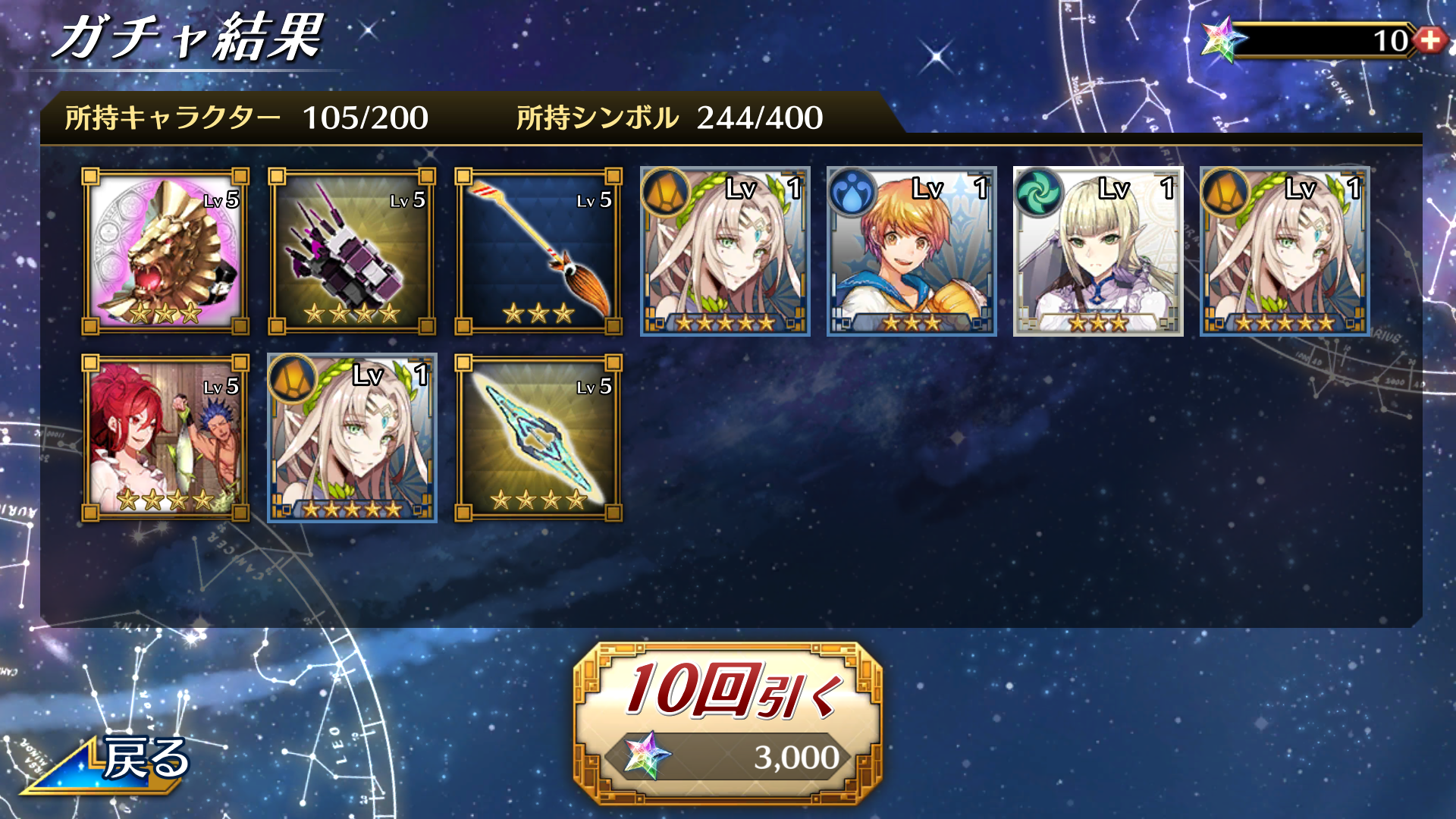Open the purple gauntlet symbol card

tap(352, 252)
